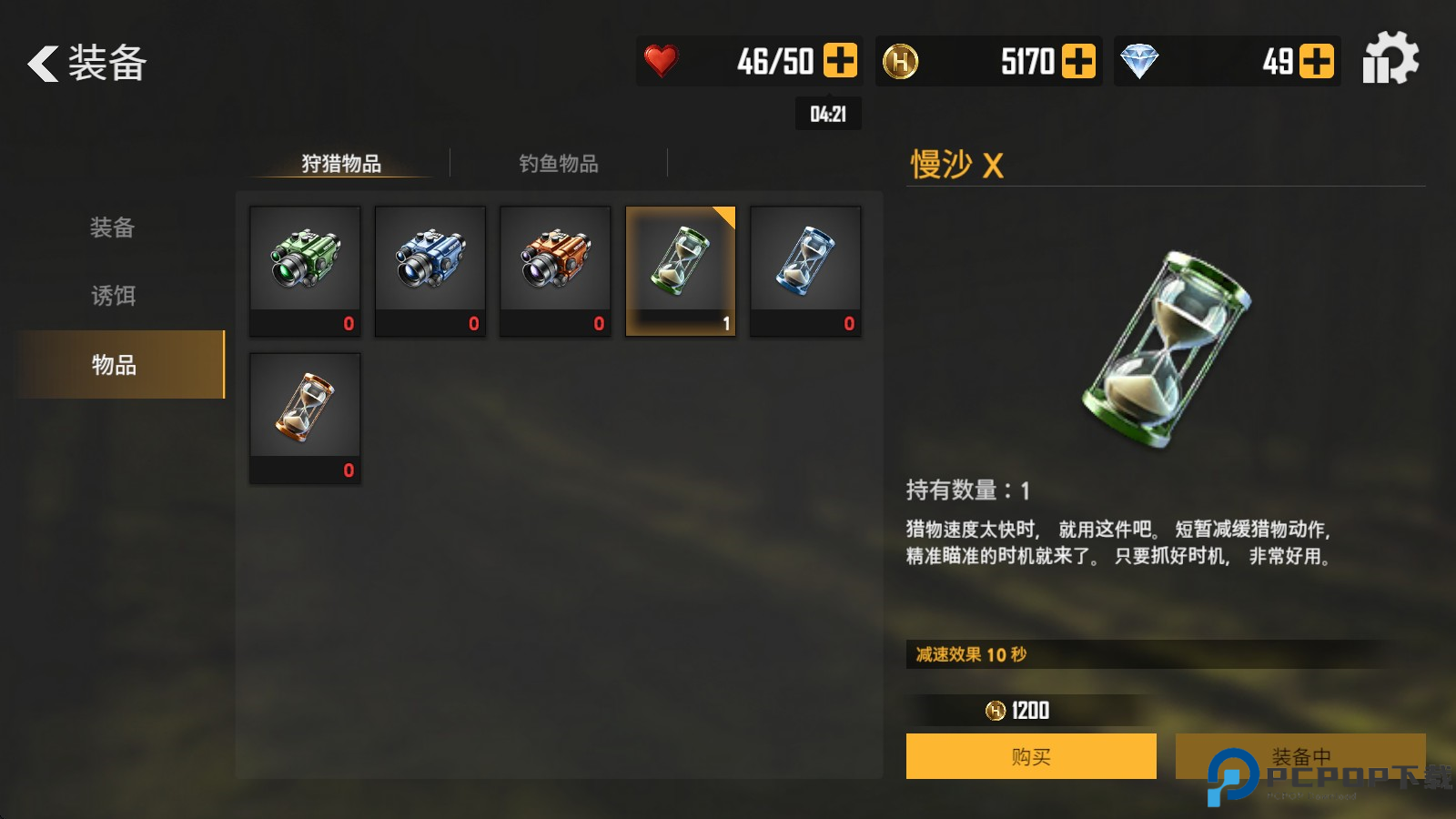Screen dimensions: 1456x819
Task: Switch to the 狩猎物品 tab
Action: tap(339, 164)
